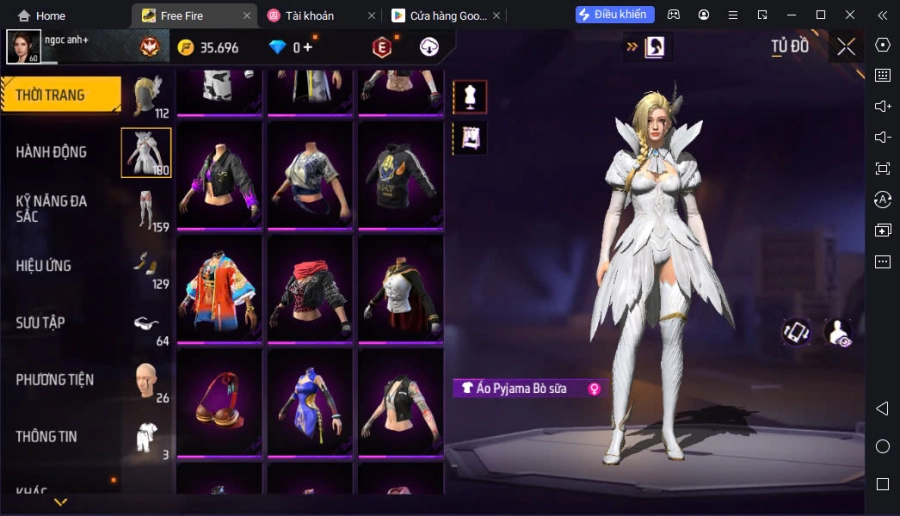Choose the white feathered top subcategory (180)
The width and height of the screenshot is (900, 516).
[146, 153]
